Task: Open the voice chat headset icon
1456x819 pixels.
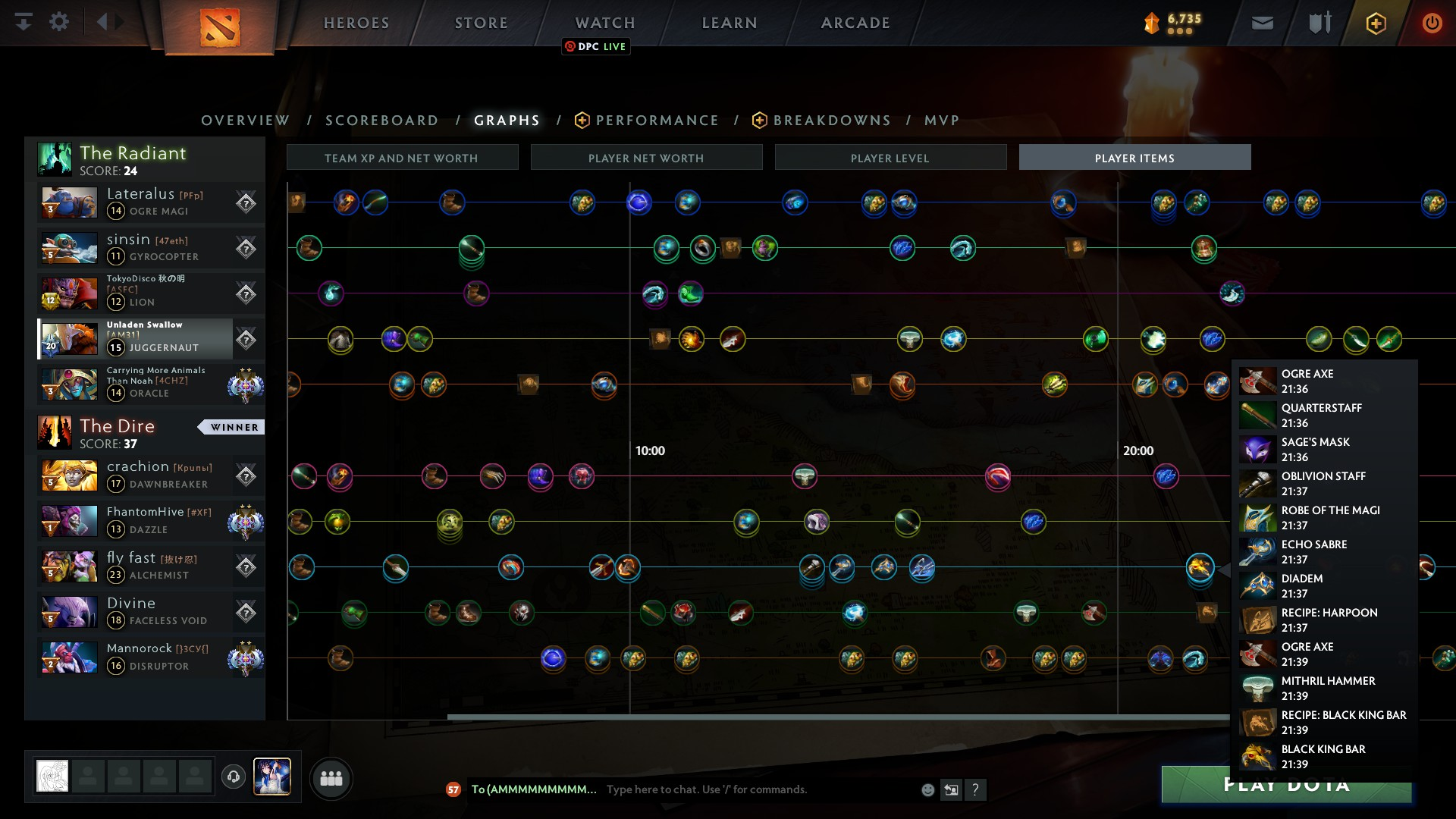Action: click(x=234, y=778)
